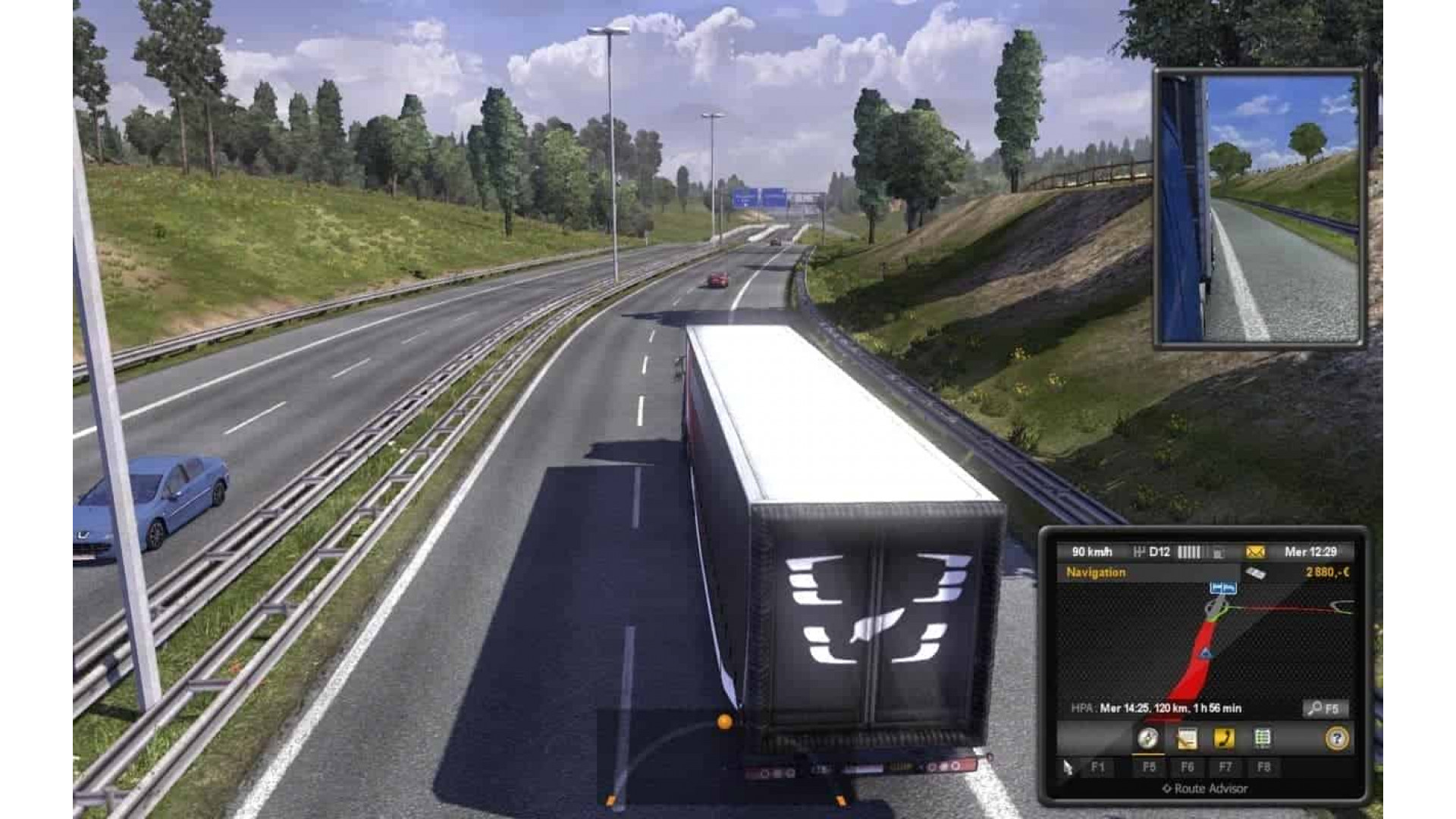This screenshot has height=819, width=1456.
Task: Collapse the Route Advisor panel
Action: [1206, 788]
